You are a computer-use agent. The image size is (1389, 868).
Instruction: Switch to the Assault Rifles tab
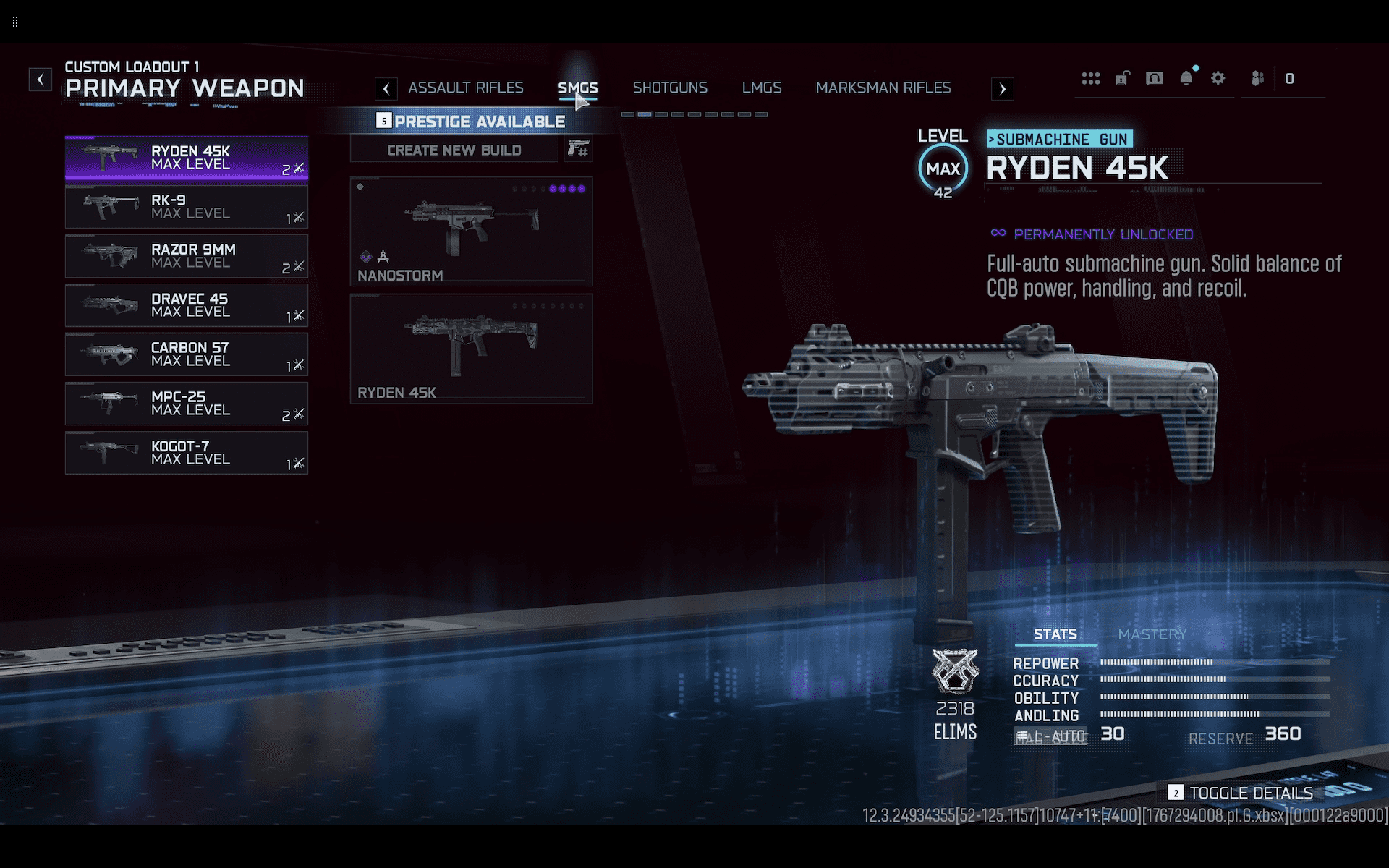pyautogui.click(x=465, y=88)
